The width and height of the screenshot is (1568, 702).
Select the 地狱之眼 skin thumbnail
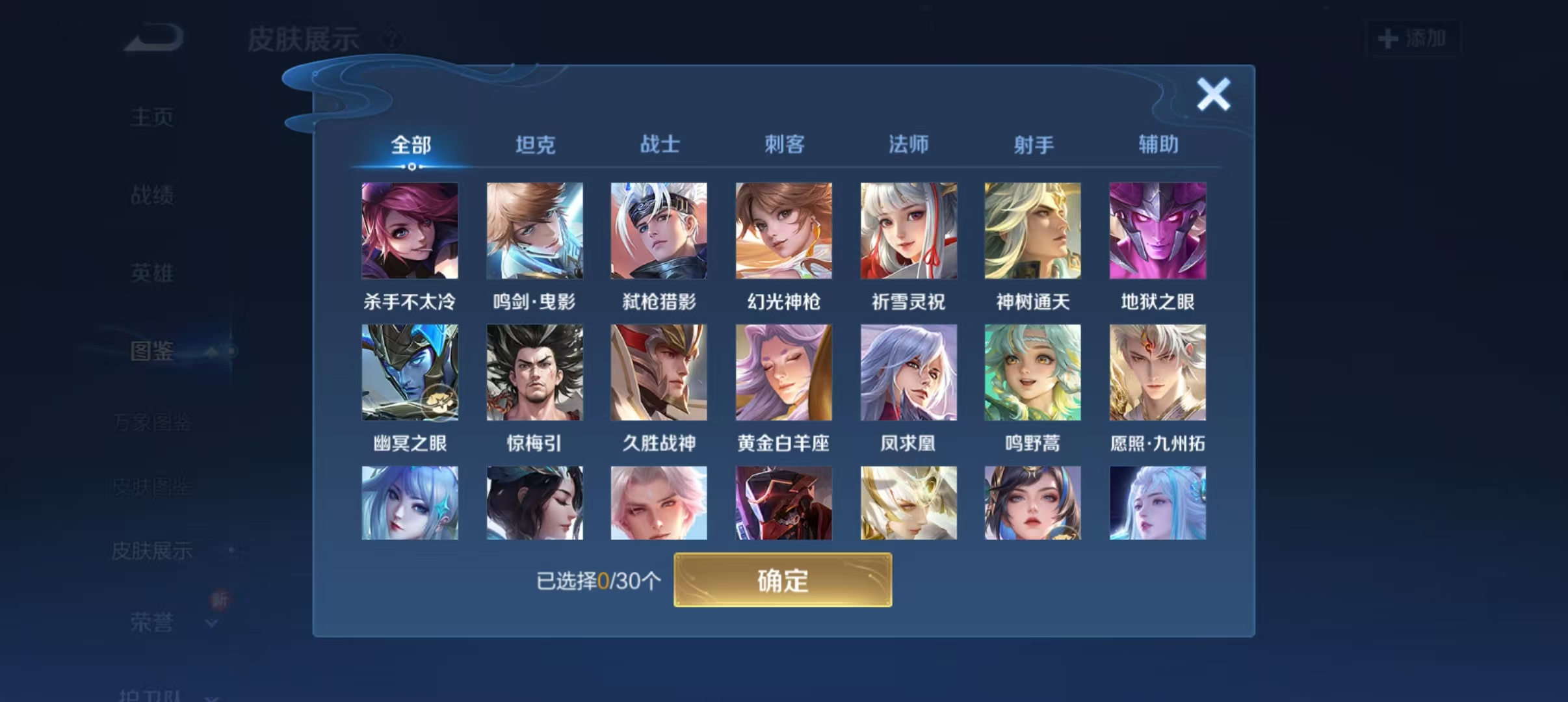click(1158, 231)
